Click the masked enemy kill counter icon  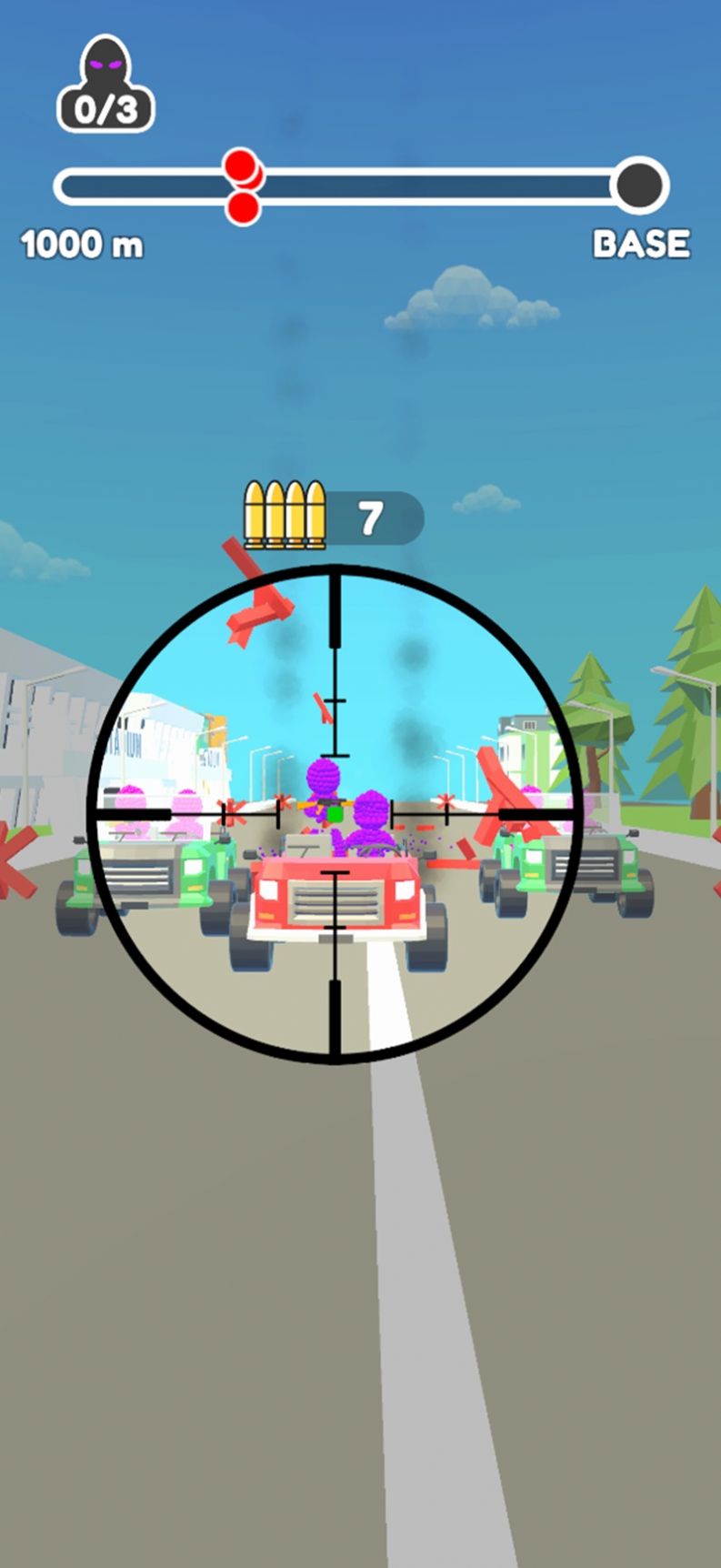(x=105, y=85)
